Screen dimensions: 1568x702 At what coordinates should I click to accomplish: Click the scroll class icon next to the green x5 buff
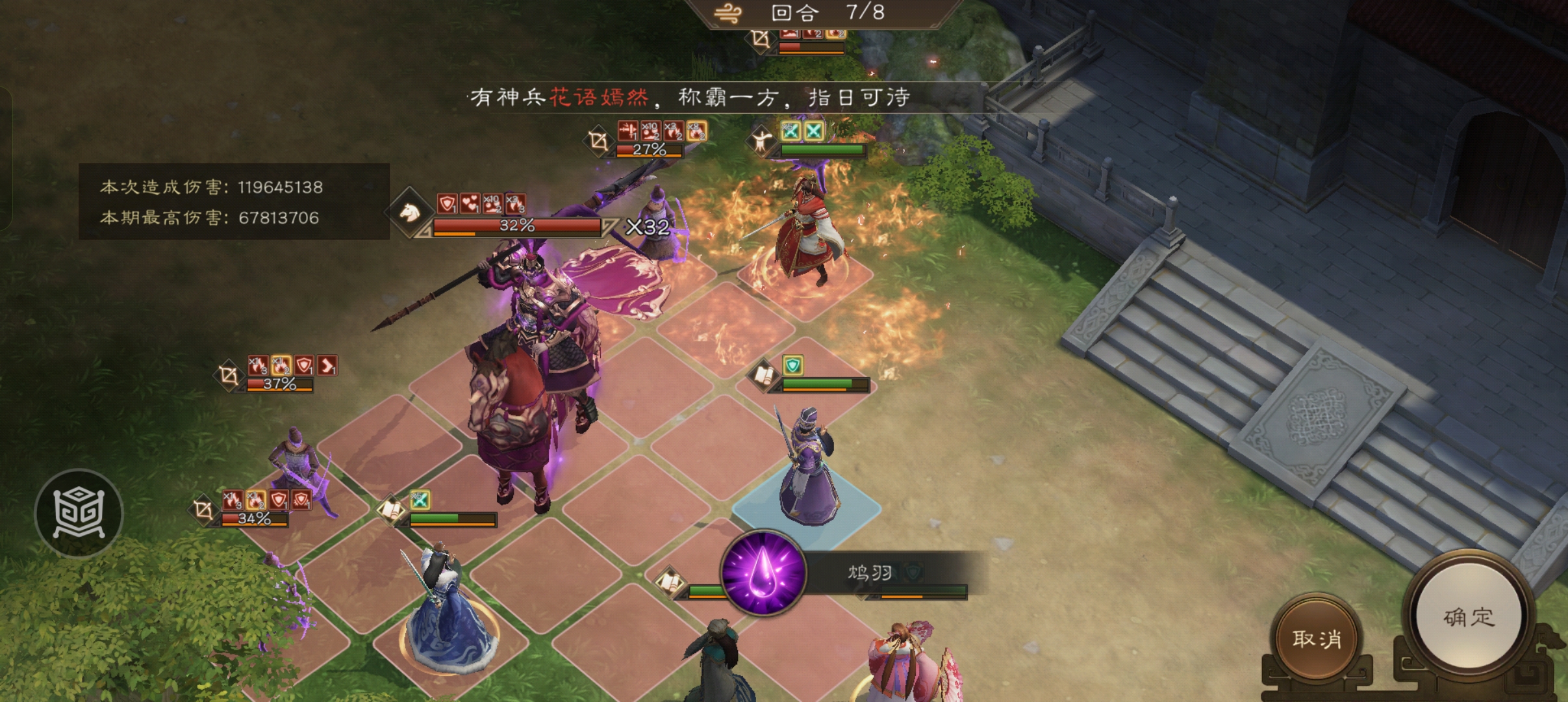point(390,510)
